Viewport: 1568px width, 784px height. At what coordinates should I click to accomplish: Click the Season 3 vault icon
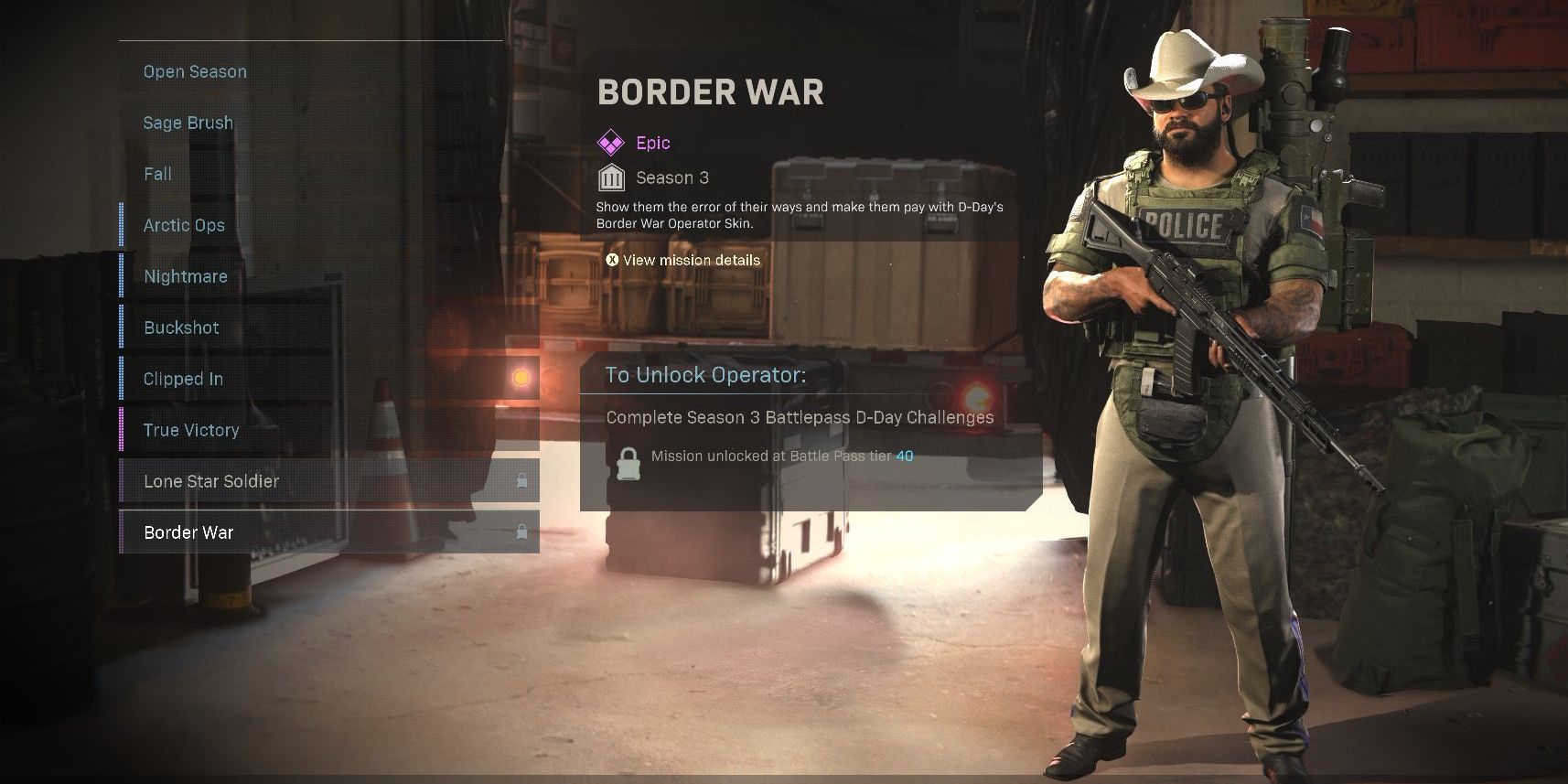[610, 177]
